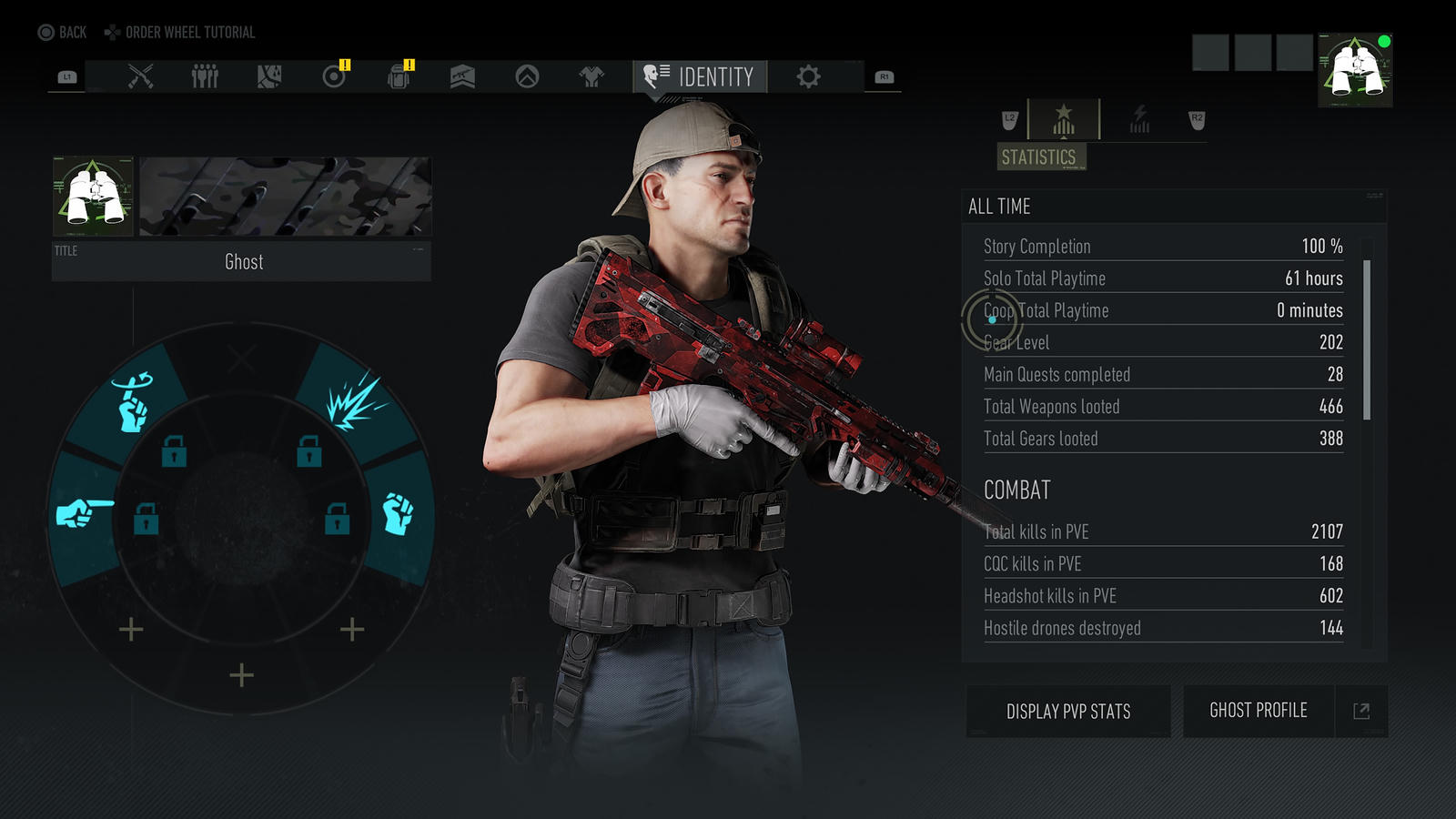Open the crossed rifles tab
The image size is (1456, 819).
pos(140,76)
